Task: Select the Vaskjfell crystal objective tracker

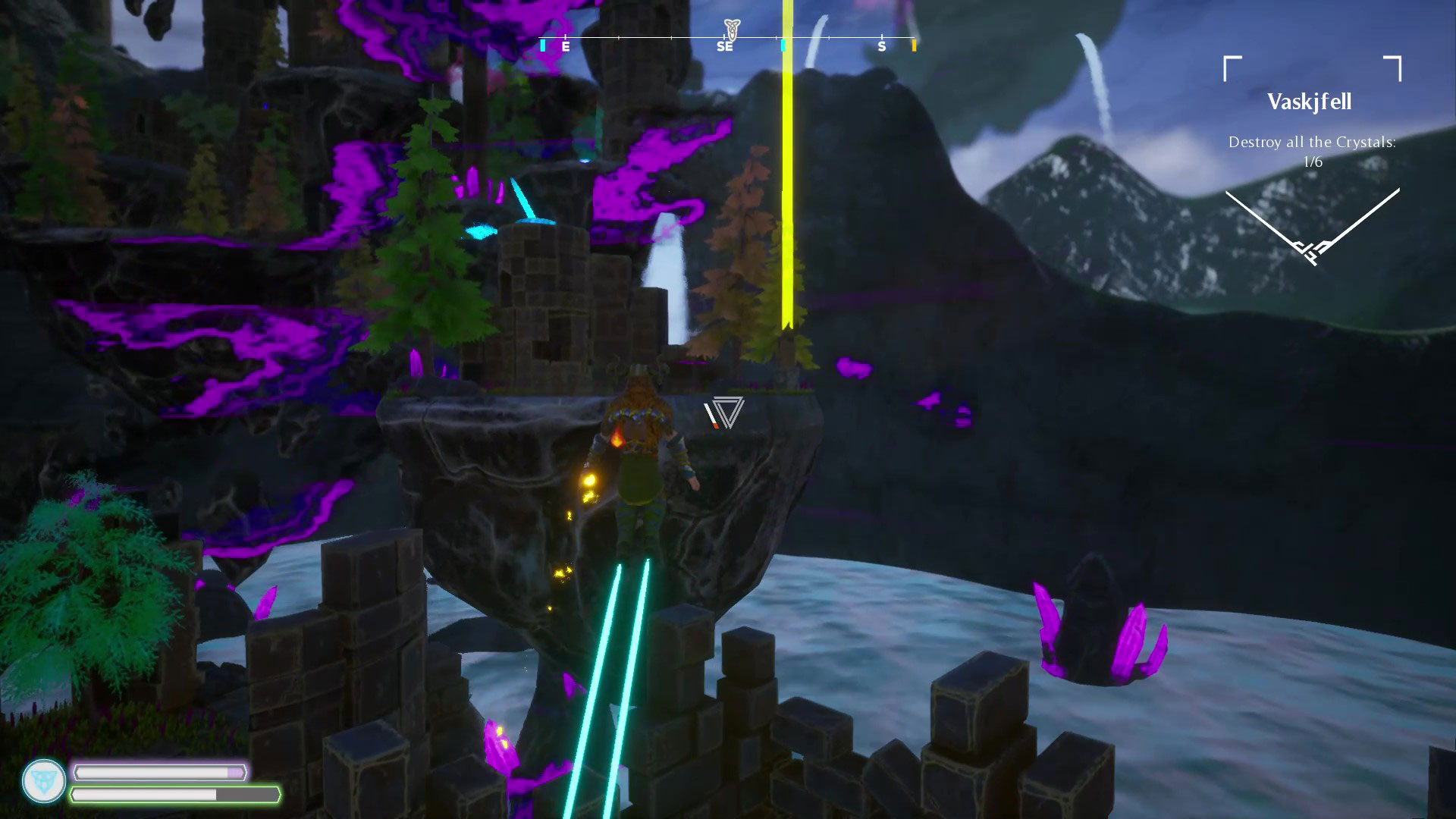Action: pyautogui.click(x=1312, y=151)
